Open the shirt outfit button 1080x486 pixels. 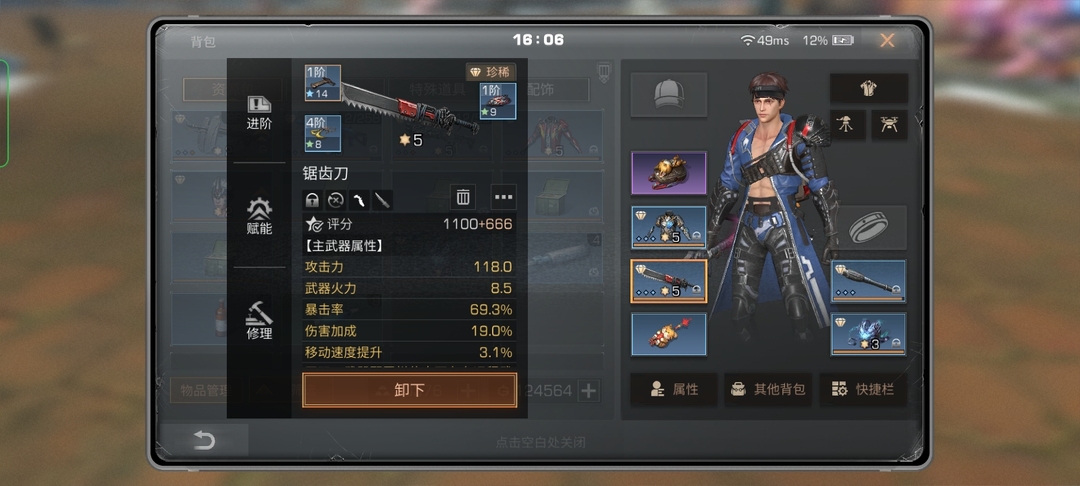pos(868,88)
